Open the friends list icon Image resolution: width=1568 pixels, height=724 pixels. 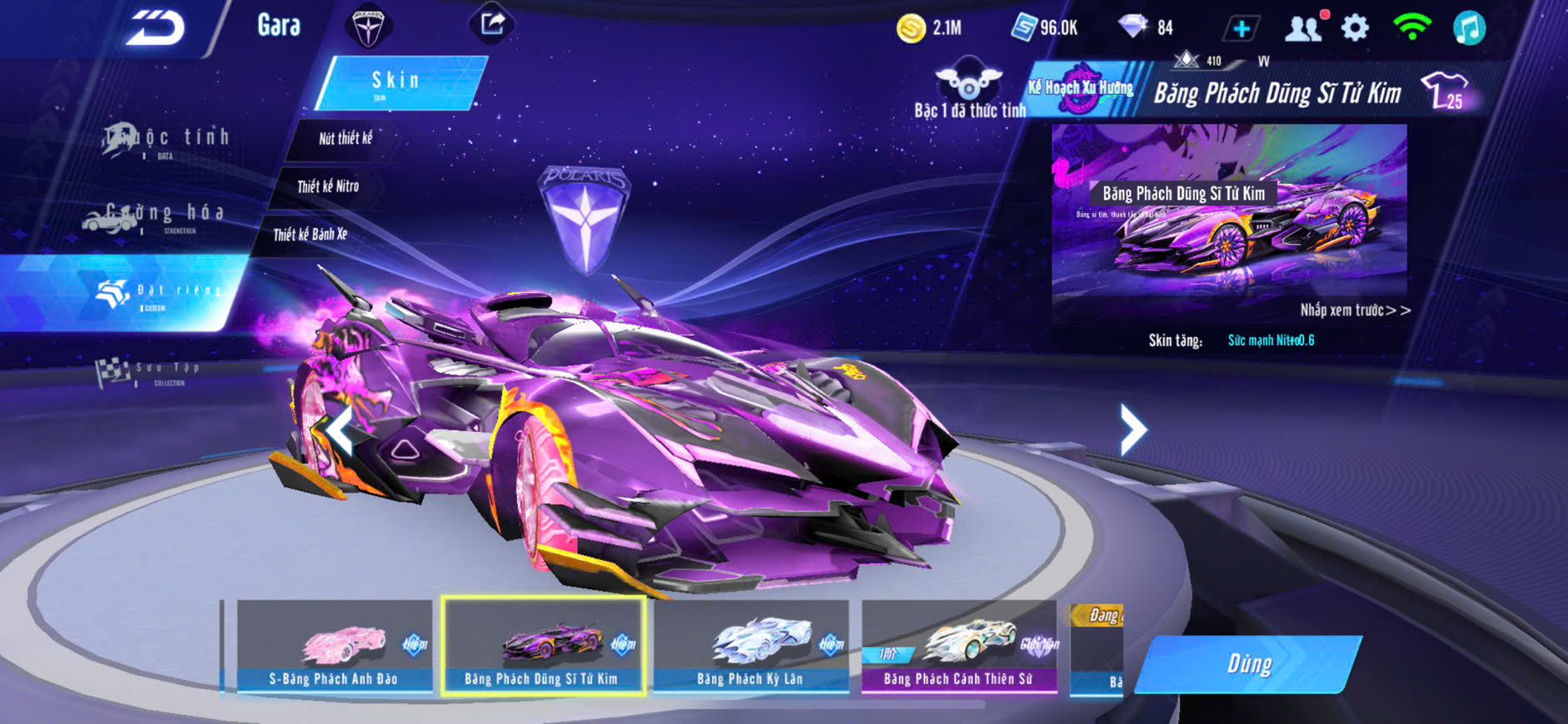pyautogui.click(x=1303, y=29)
